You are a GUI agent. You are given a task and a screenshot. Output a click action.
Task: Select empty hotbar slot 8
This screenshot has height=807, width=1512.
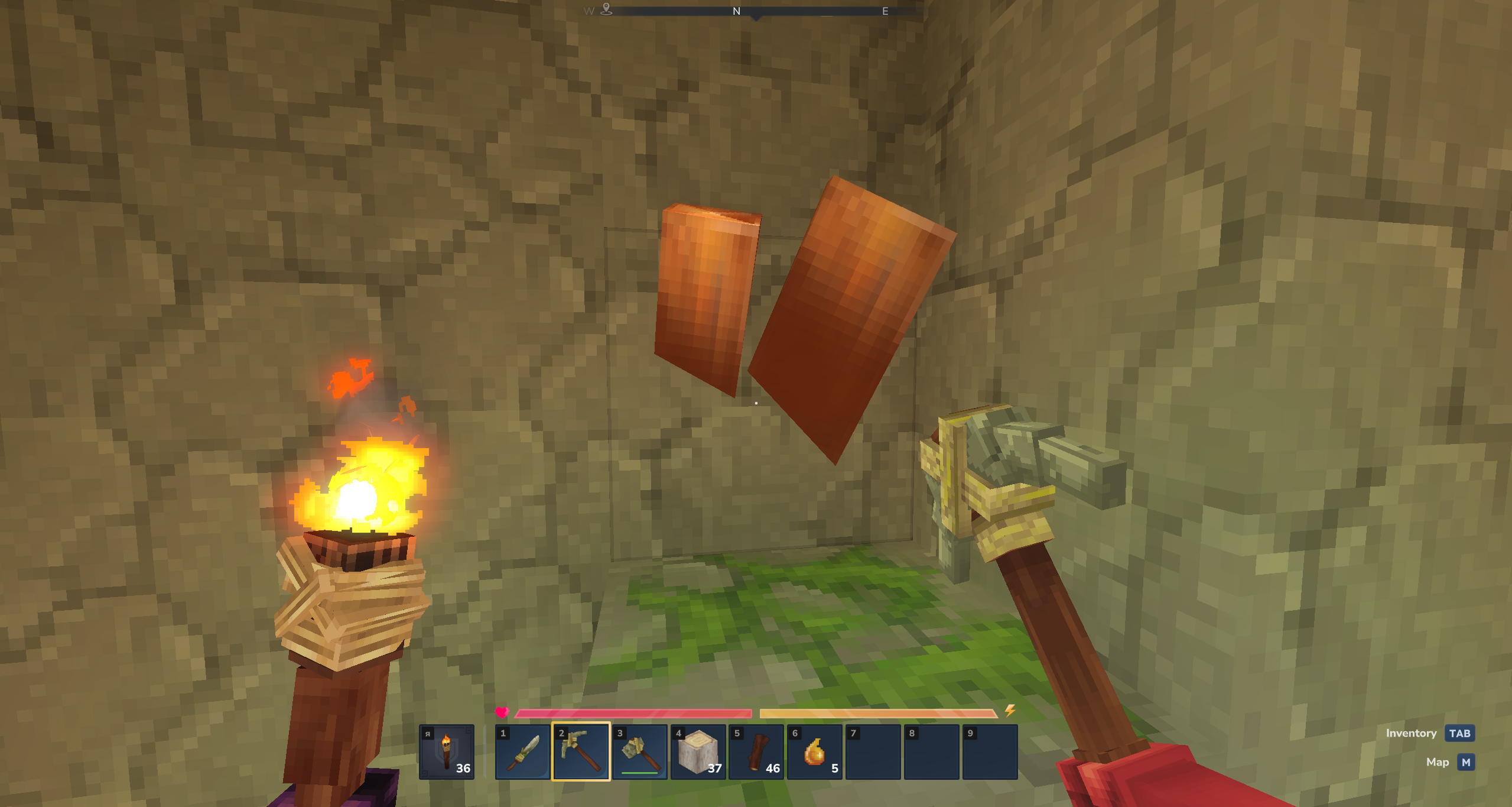[931, 751]
